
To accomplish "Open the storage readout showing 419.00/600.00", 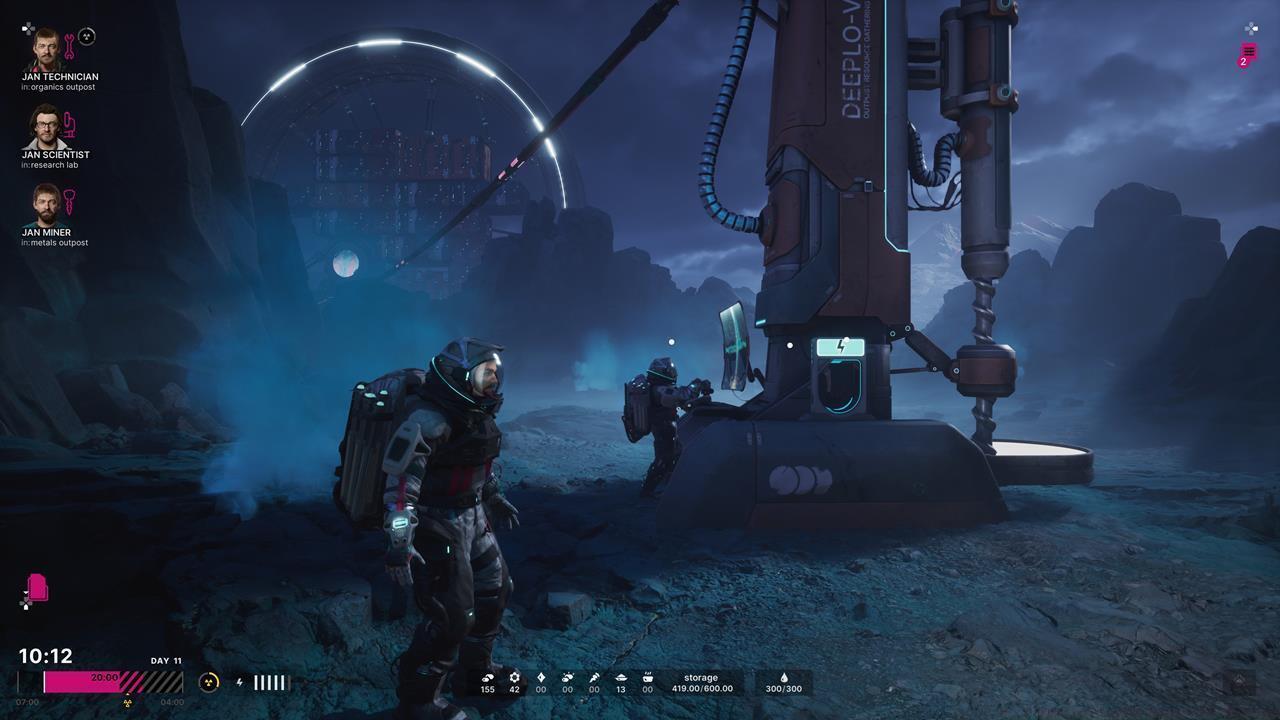I will 702,684.
